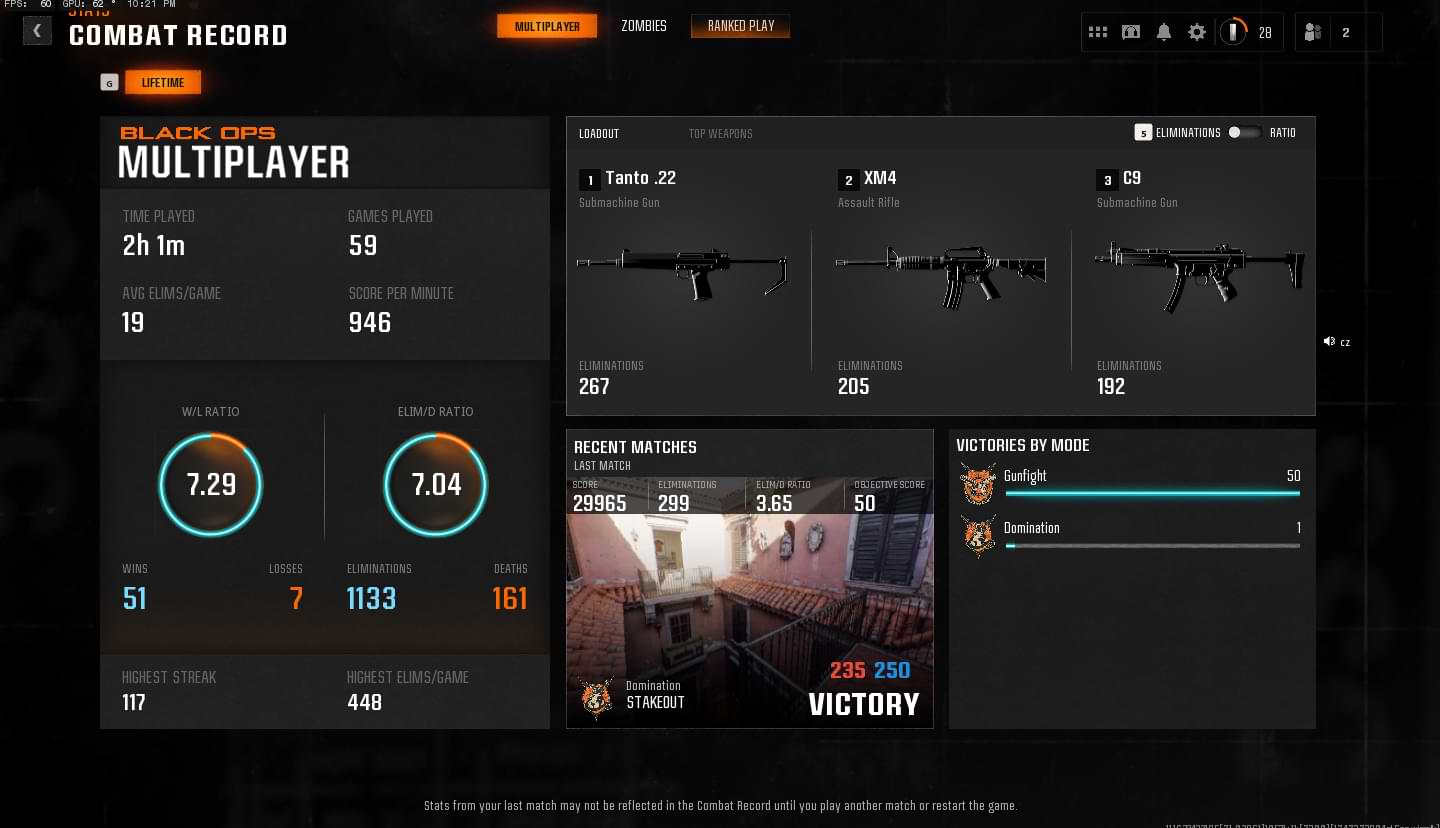1440x828 pixels.
Task: Select the Loadout tab
Action: tap(599, 134)
